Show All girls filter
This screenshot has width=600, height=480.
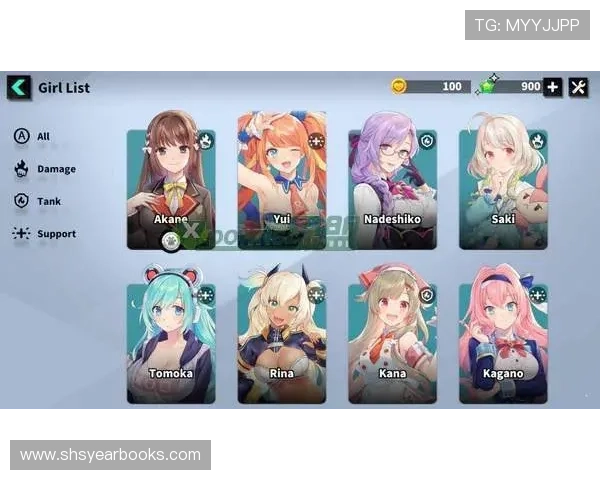pyautogui.click(x=32, y=136)
